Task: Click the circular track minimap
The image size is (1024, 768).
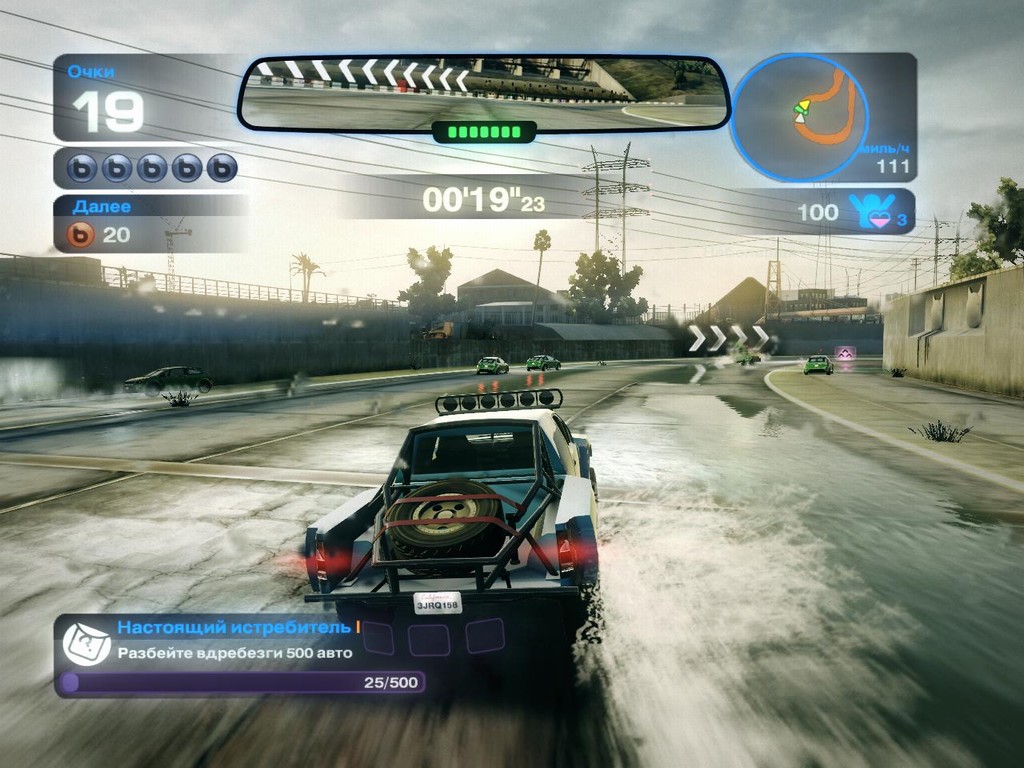Action: 800,117
